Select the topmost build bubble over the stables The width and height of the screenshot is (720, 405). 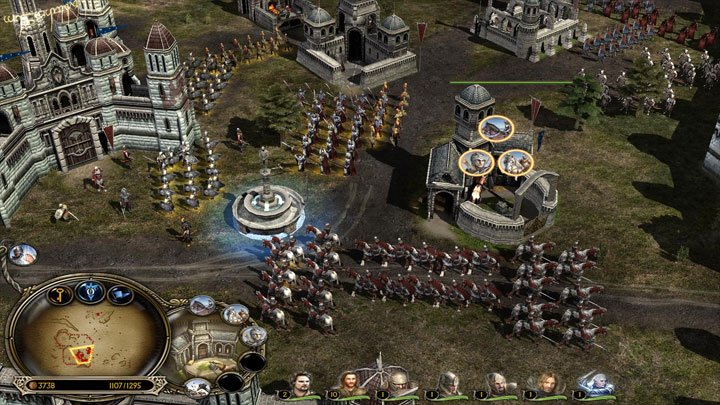495,128
